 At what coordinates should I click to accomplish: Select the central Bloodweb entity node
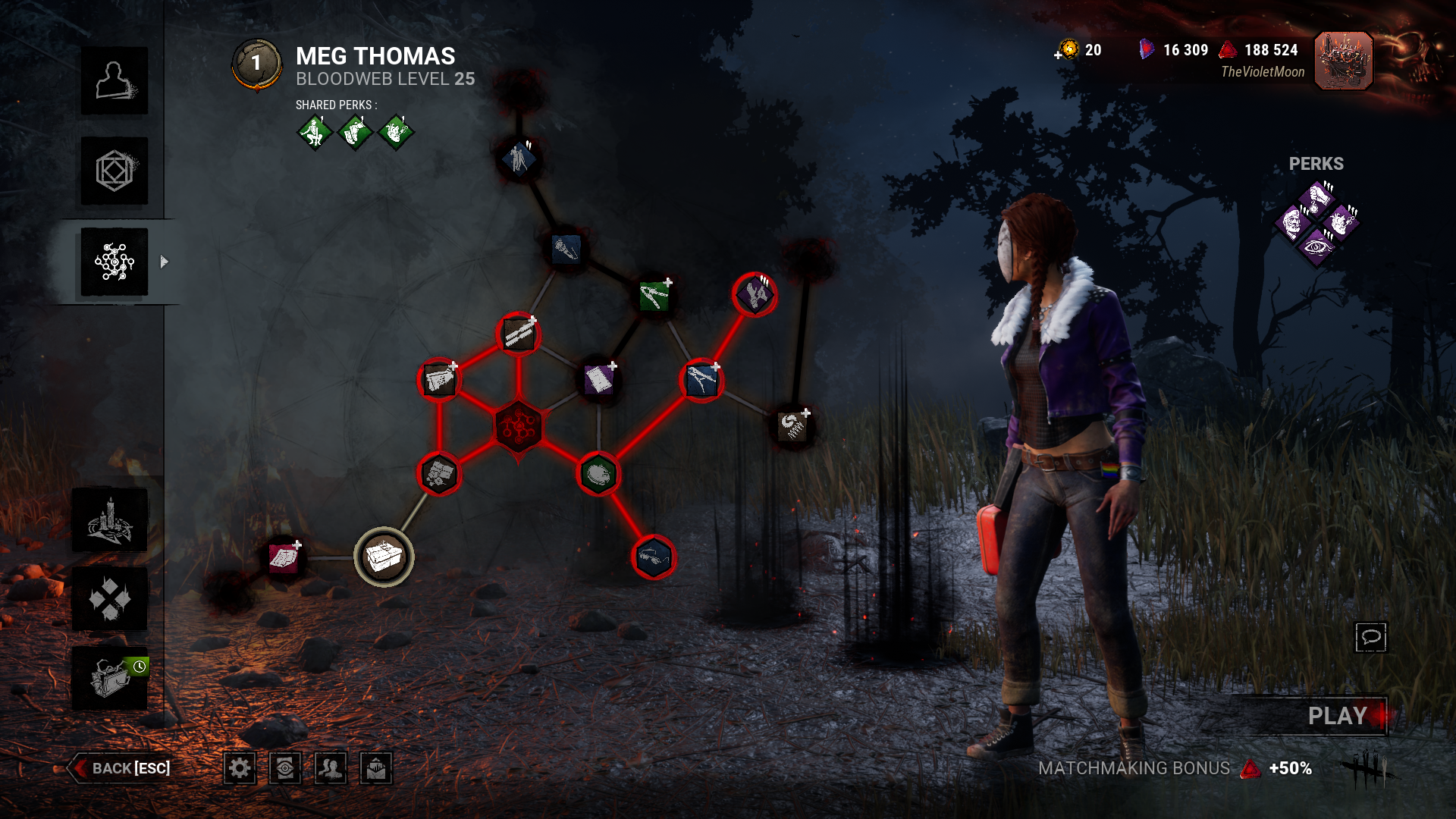coord(518,426)
